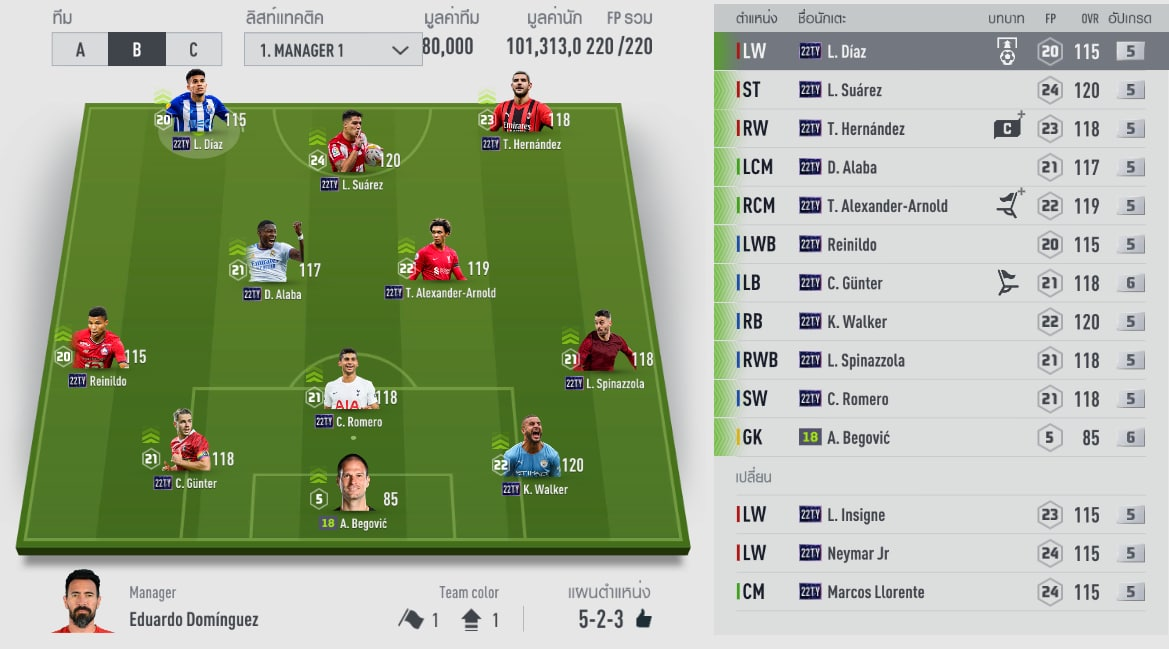Open the MANAGER 1 tactics dropdown
Image resolution: width=1169 pixels, height=649 pixels.
[333, 49]
